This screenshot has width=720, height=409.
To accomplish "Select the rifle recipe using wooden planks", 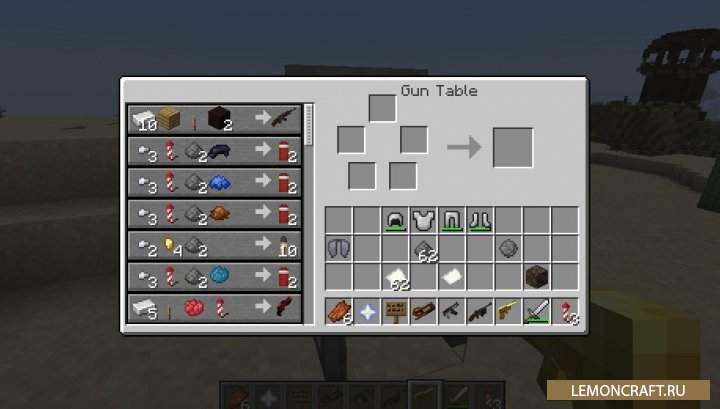I will pyautogui.click(x=214, y=120).
